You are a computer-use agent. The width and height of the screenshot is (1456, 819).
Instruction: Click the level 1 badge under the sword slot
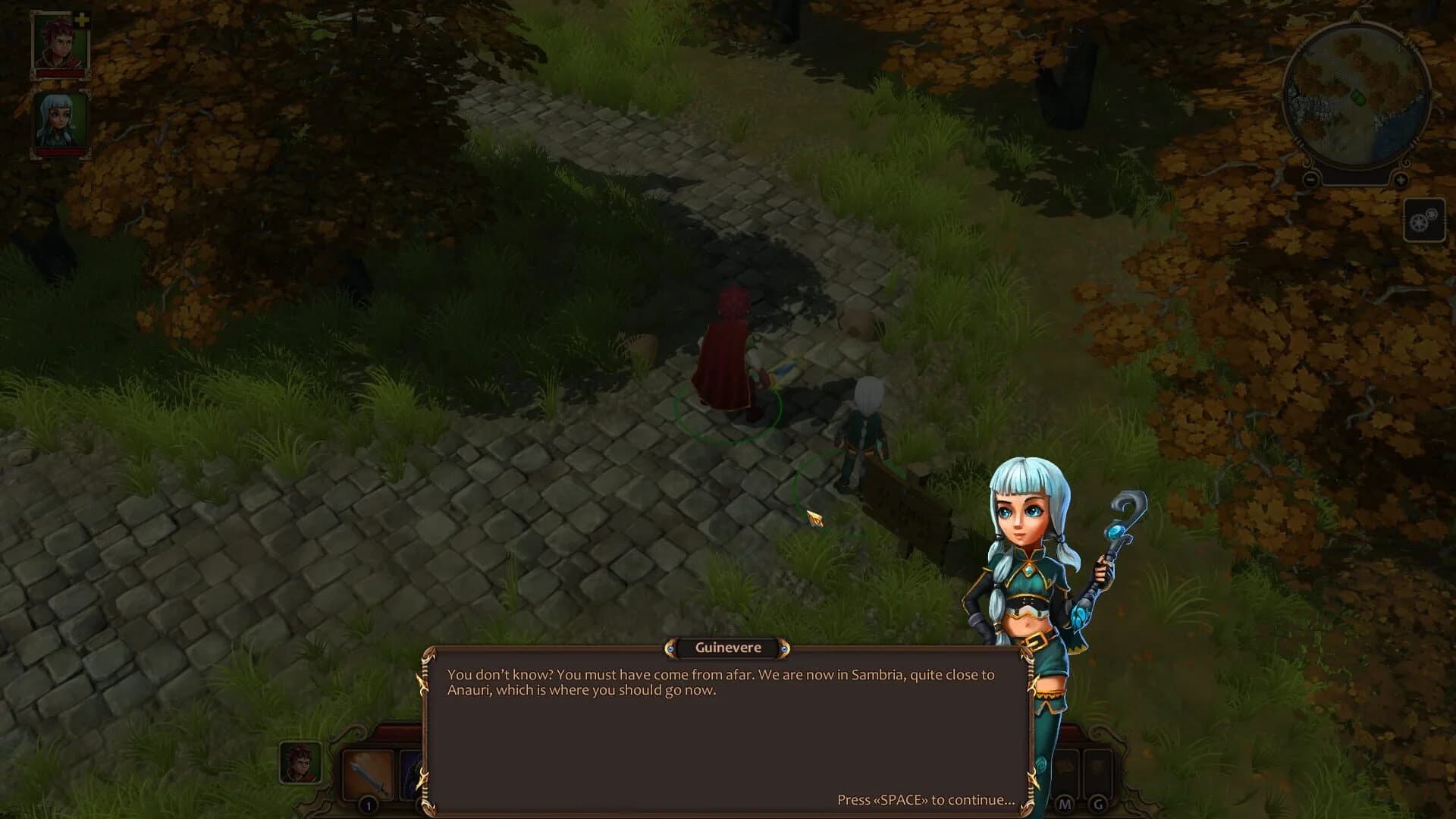coord(368,806)
